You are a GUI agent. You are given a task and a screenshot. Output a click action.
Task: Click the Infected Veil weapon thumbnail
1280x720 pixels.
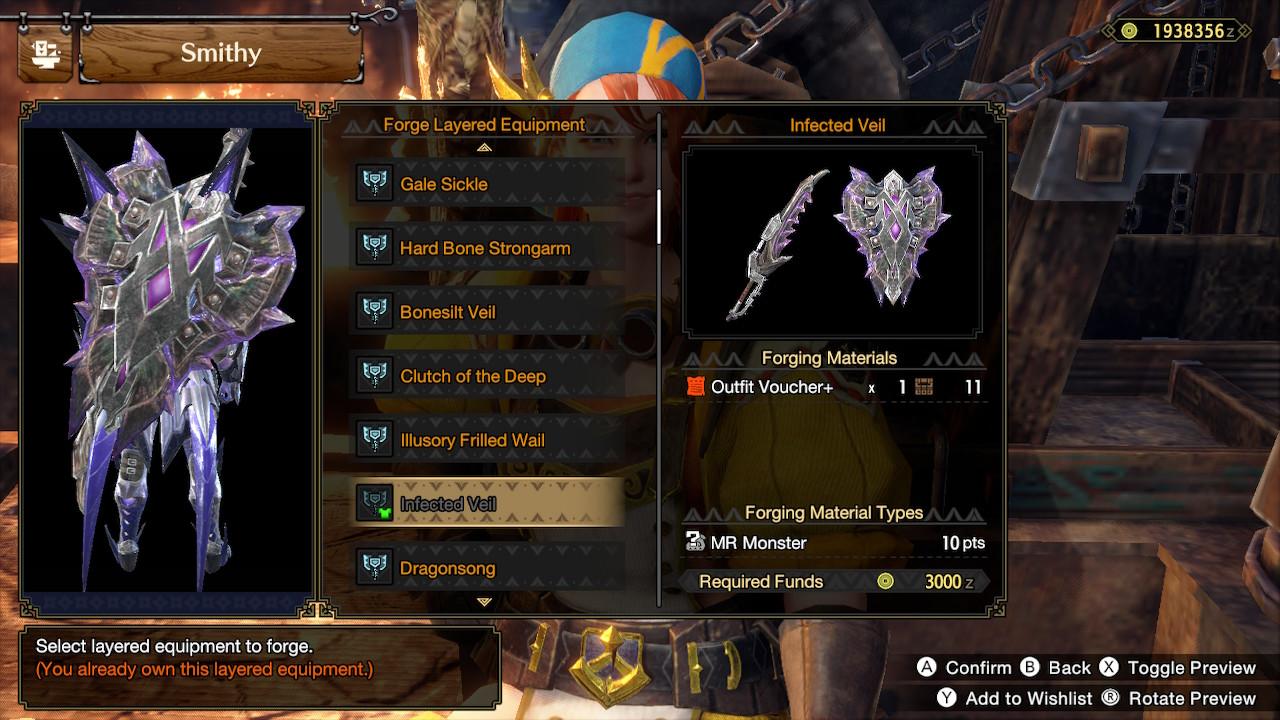click(x=832, y=242)
